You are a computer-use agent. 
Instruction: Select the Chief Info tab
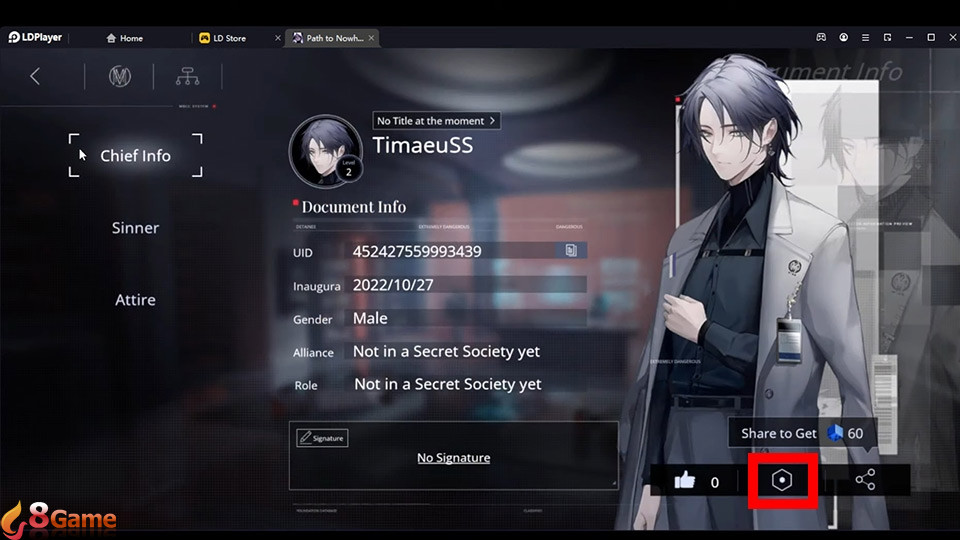135,156
